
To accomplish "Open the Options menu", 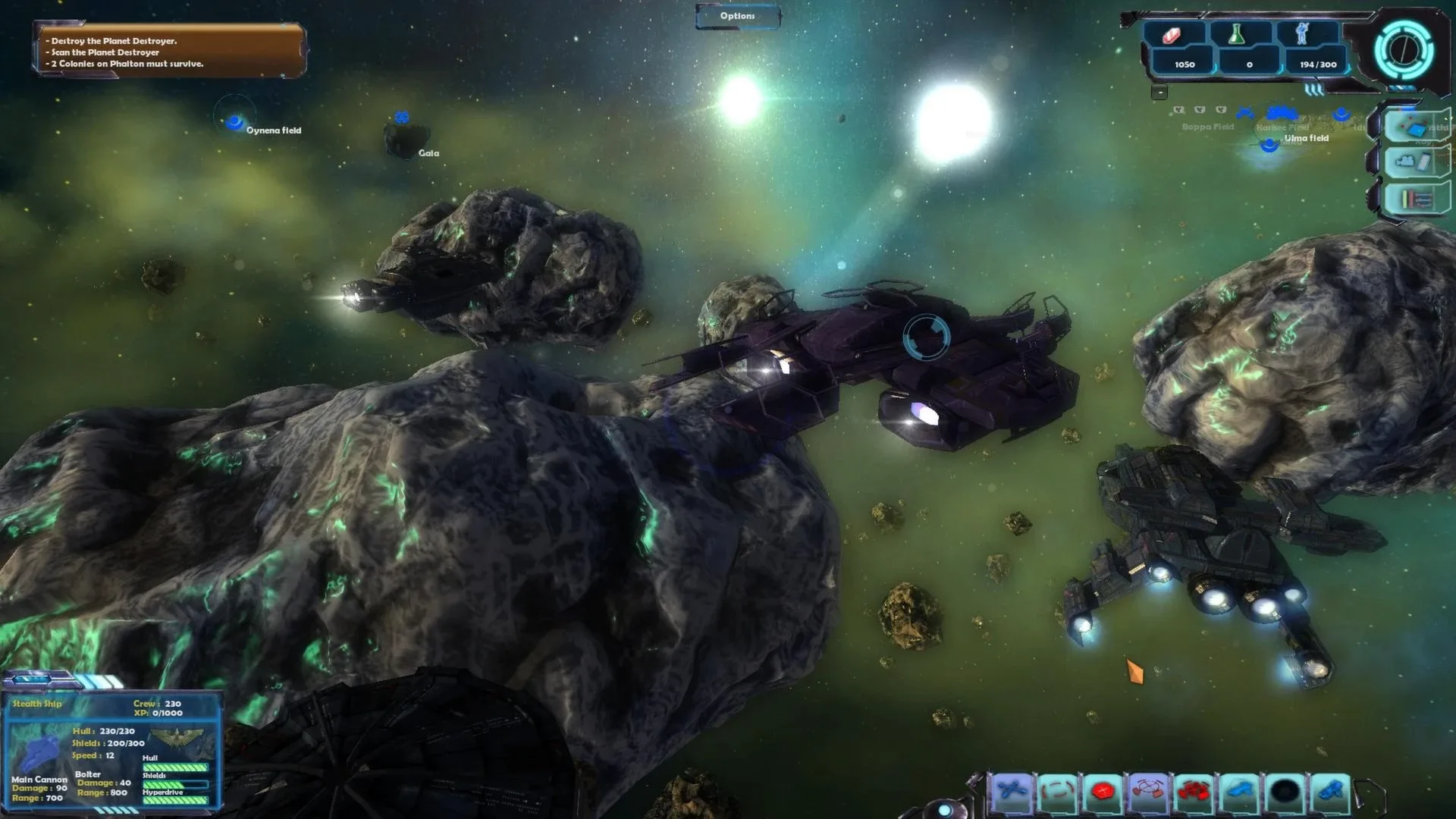I will point(737,16).
